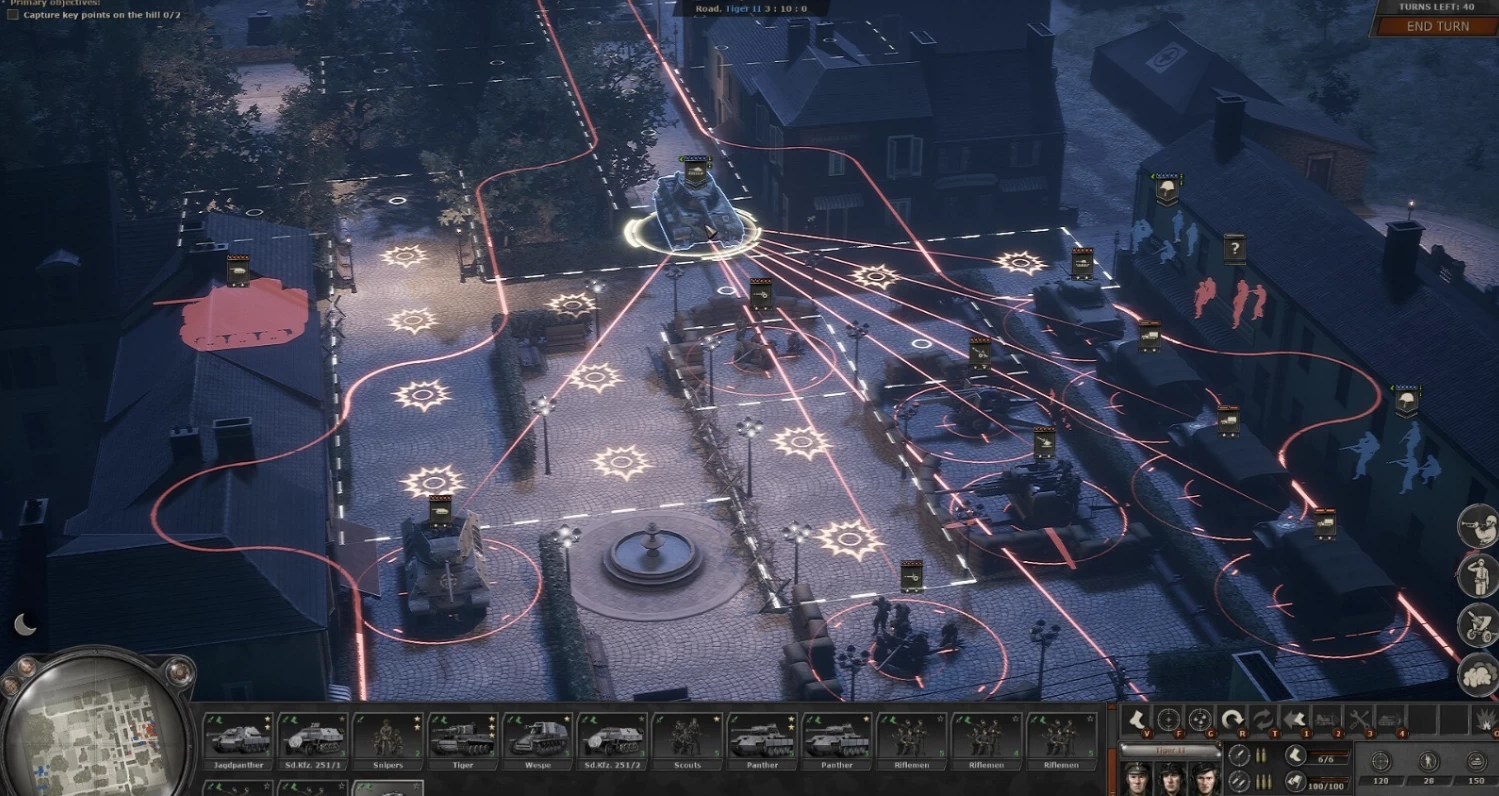Select the Tiger unit card
The width and height of the screenshot is (1499, 796).
pyautogui.click(x=462, y=740)
